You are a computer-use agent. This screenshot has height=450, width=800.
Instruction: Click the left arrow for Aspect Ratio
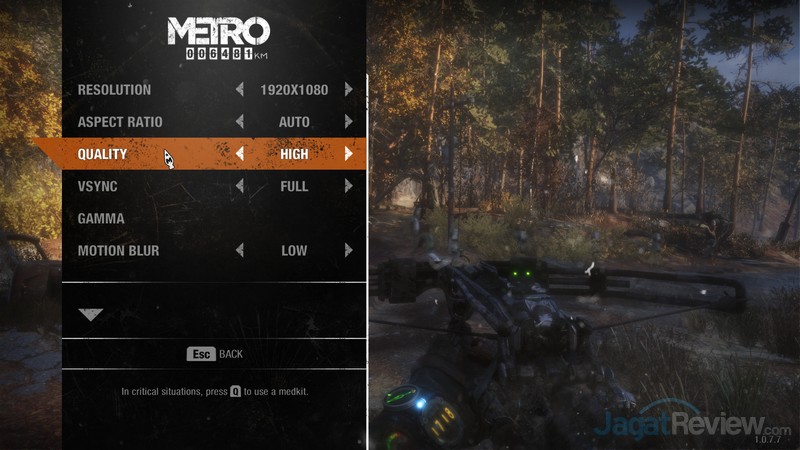(240, 122)
